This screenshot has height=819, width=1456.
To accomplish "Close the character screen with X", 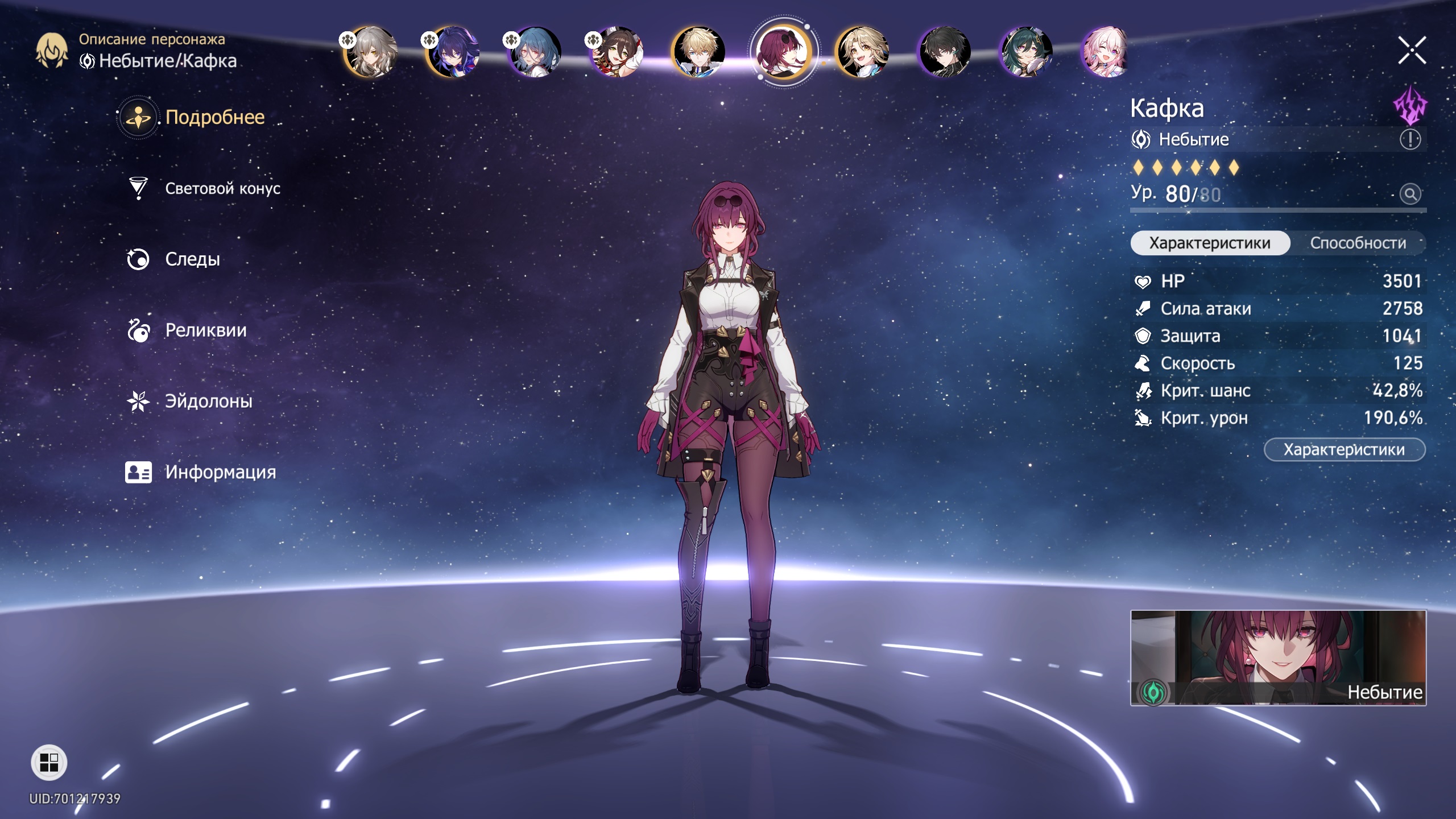I will pos(1412,51).
